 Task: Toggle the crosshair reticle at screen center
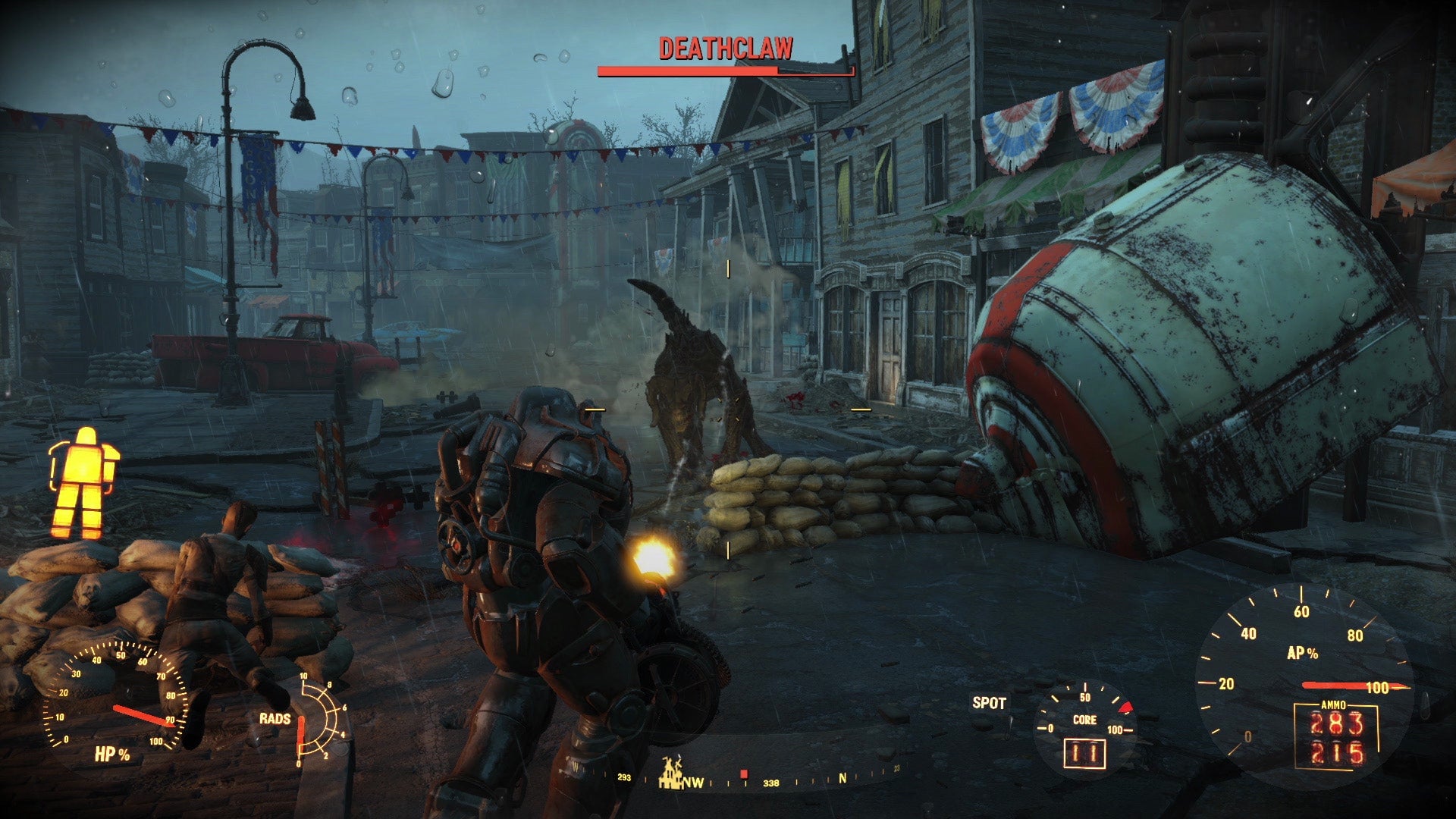(730, 409)
